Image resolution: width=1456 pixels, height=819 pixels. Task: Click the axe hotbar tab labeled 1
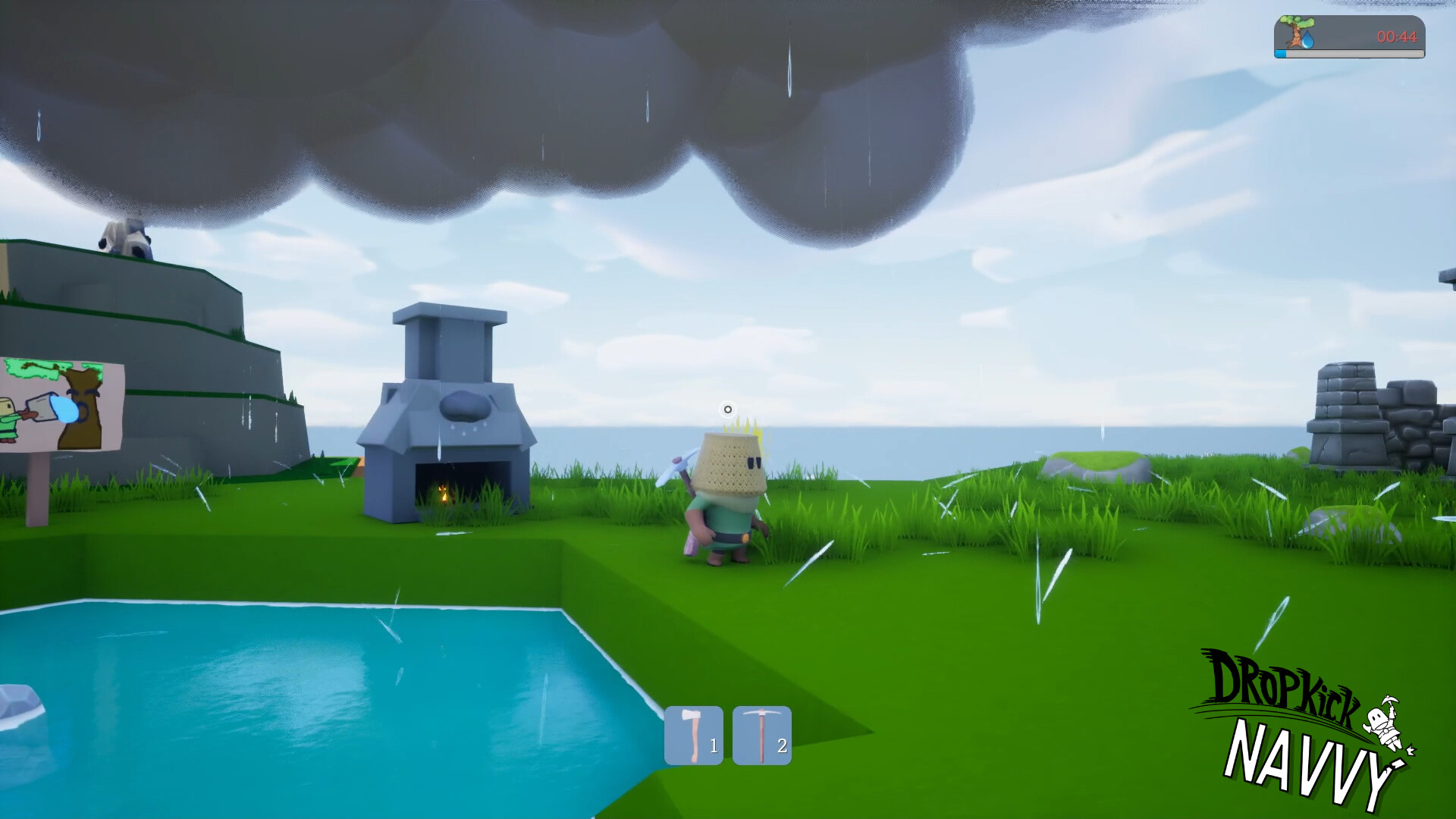[713, 745]
